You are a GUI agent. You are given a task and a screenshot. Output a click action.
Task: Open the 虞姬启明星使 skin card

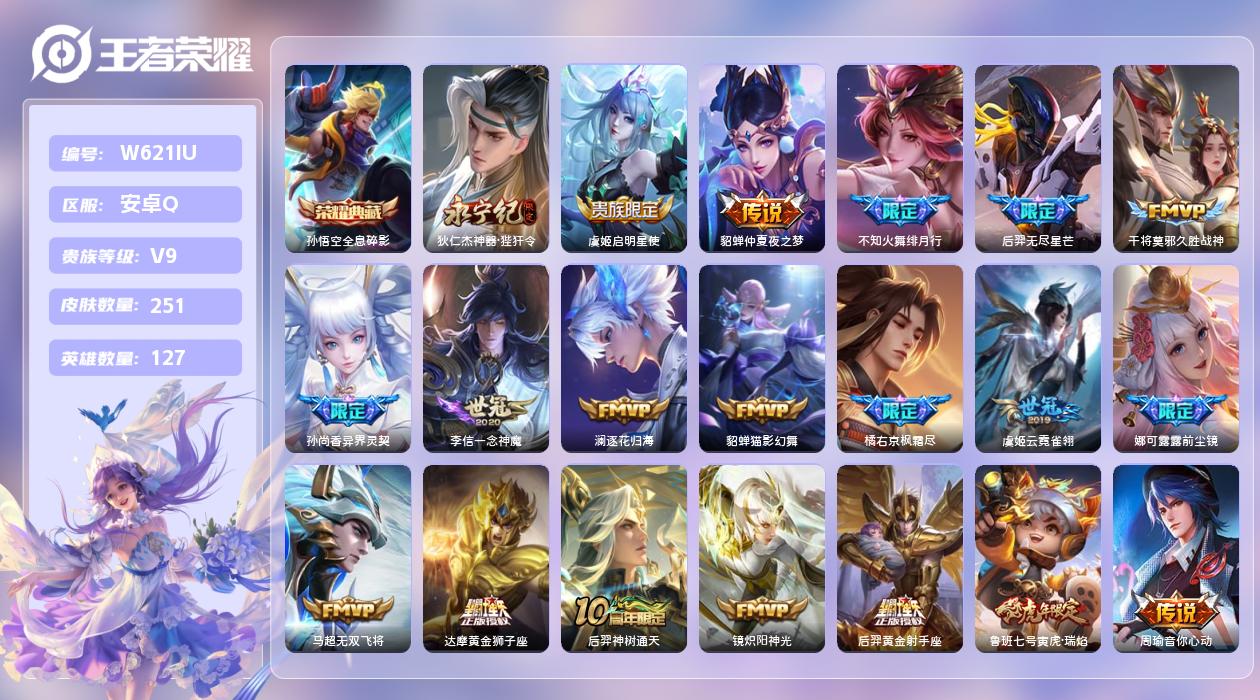(624, 158)
